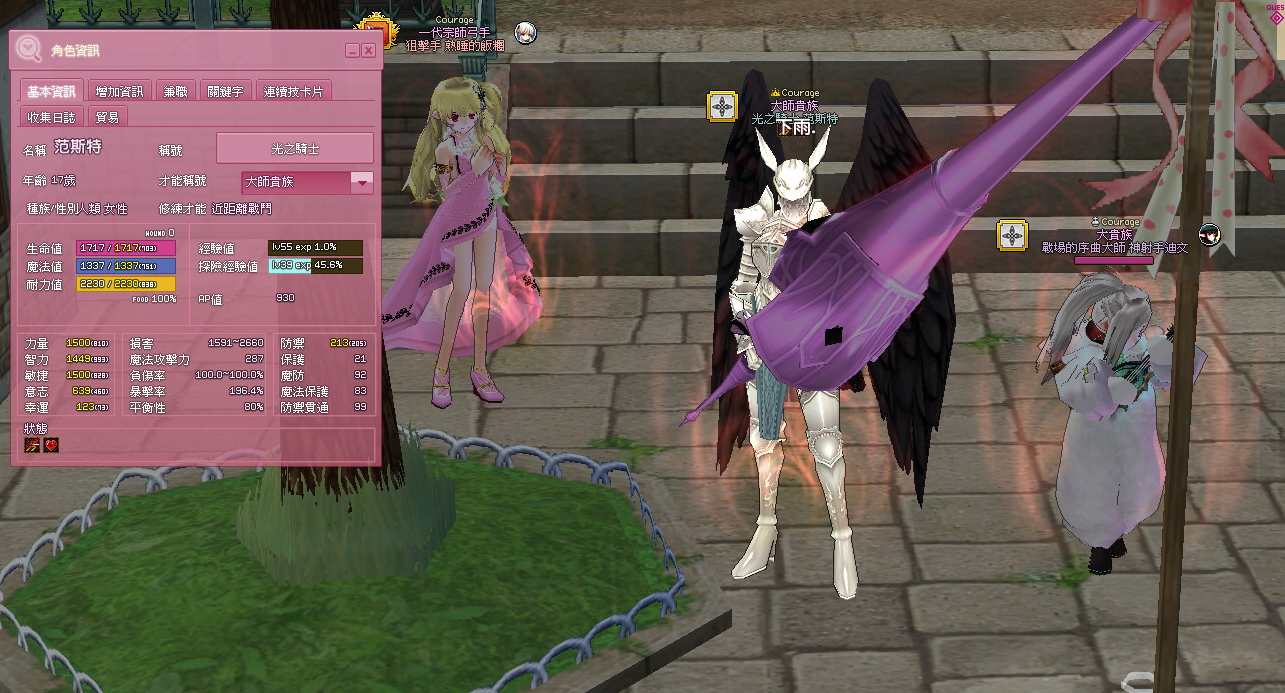This screenshot has height=693, width=1285.
Task: Switch to the 基本資訊 tab
Action: pos(51,91)
